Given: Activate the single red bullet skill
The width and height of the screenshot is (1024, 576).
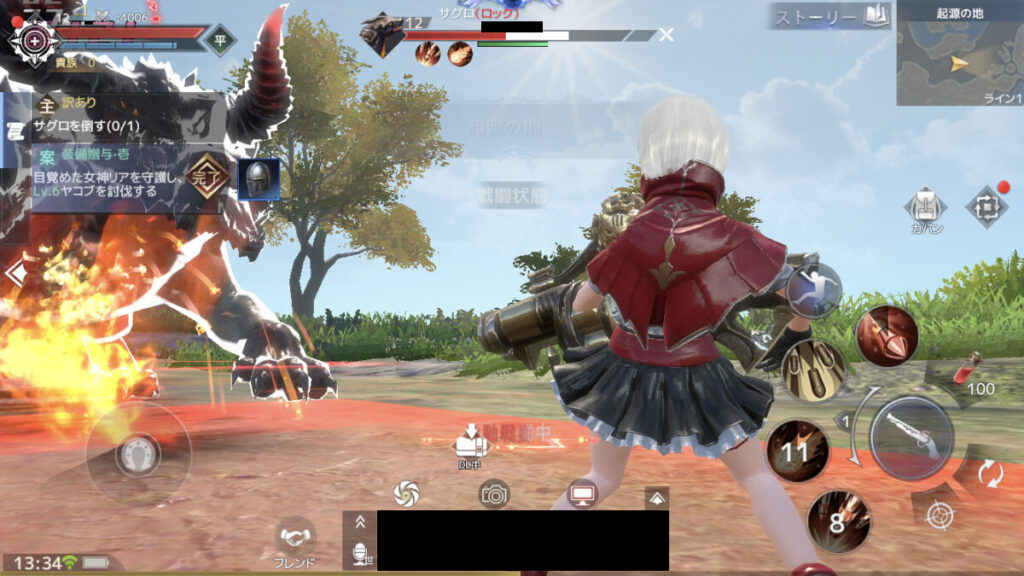Looking at the screenshot, I should (x=886, y=335).
